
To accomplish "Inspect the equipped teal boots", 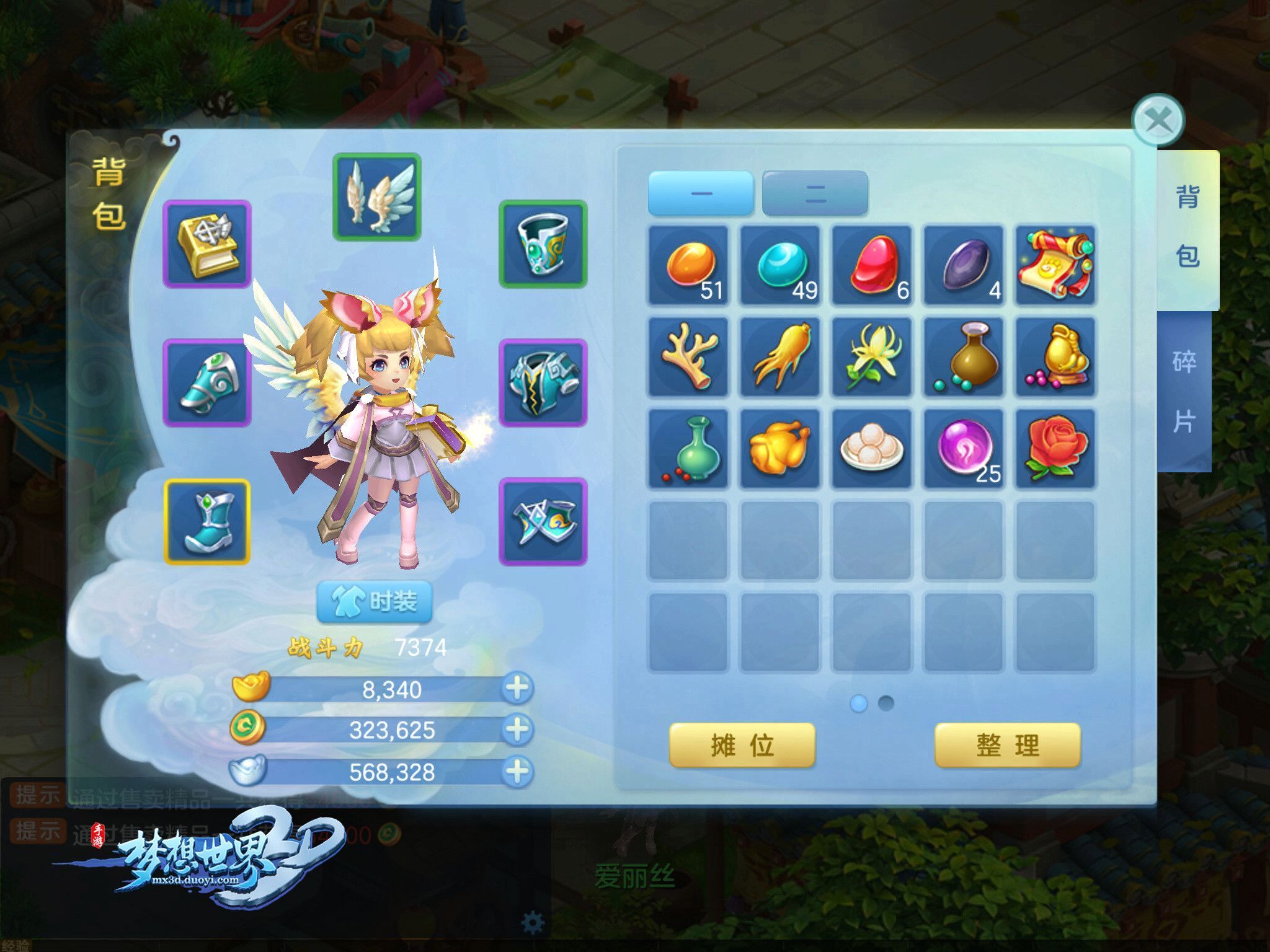I will coord(207,522).
